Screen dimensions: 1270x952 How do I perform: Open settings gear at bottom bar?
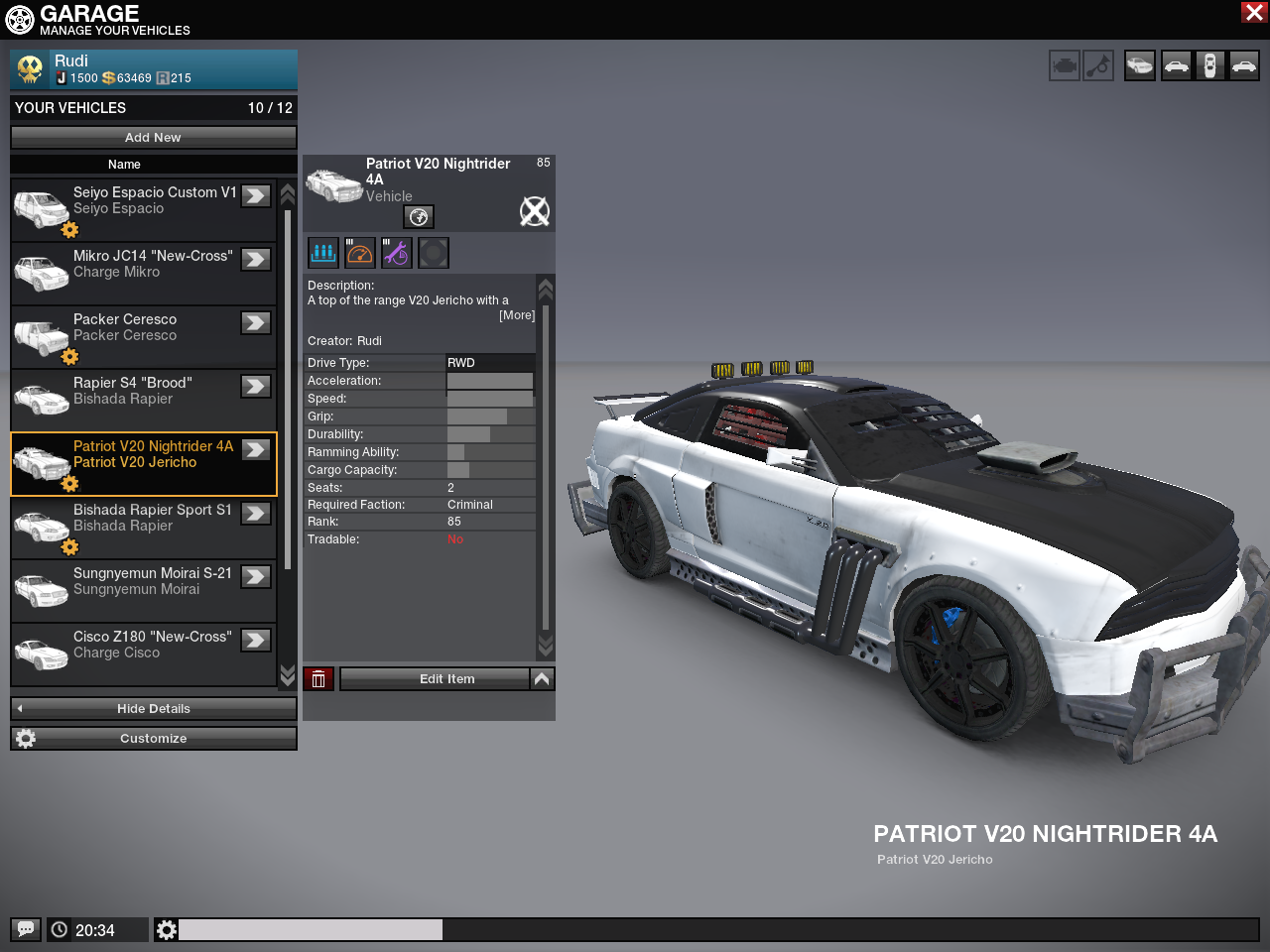(x=167, y=929)
